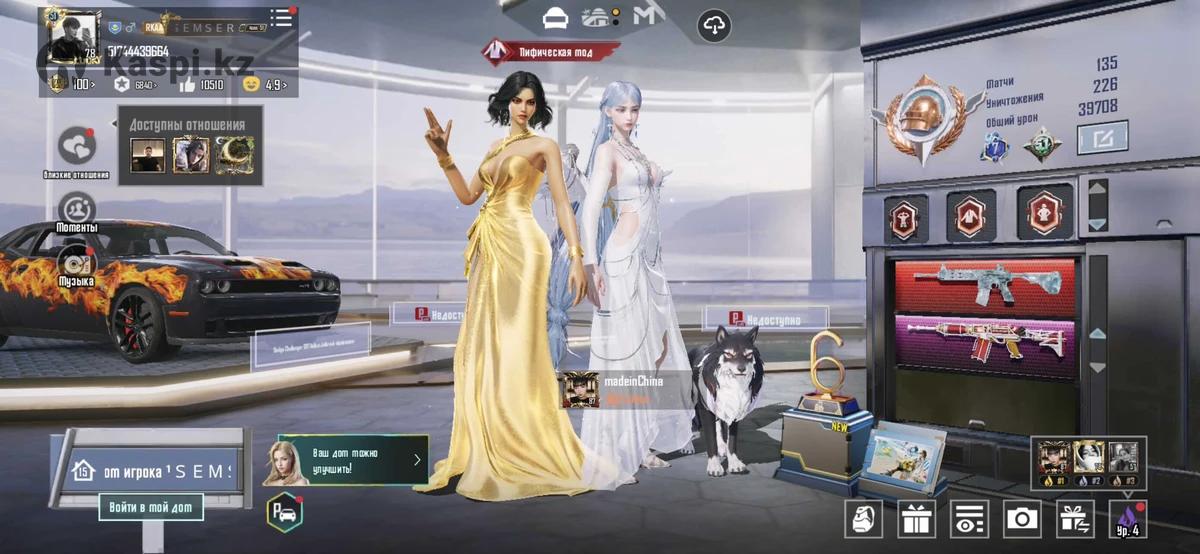
Task: Open the Близкие отношения hearts icon
Action: [77, 147]
